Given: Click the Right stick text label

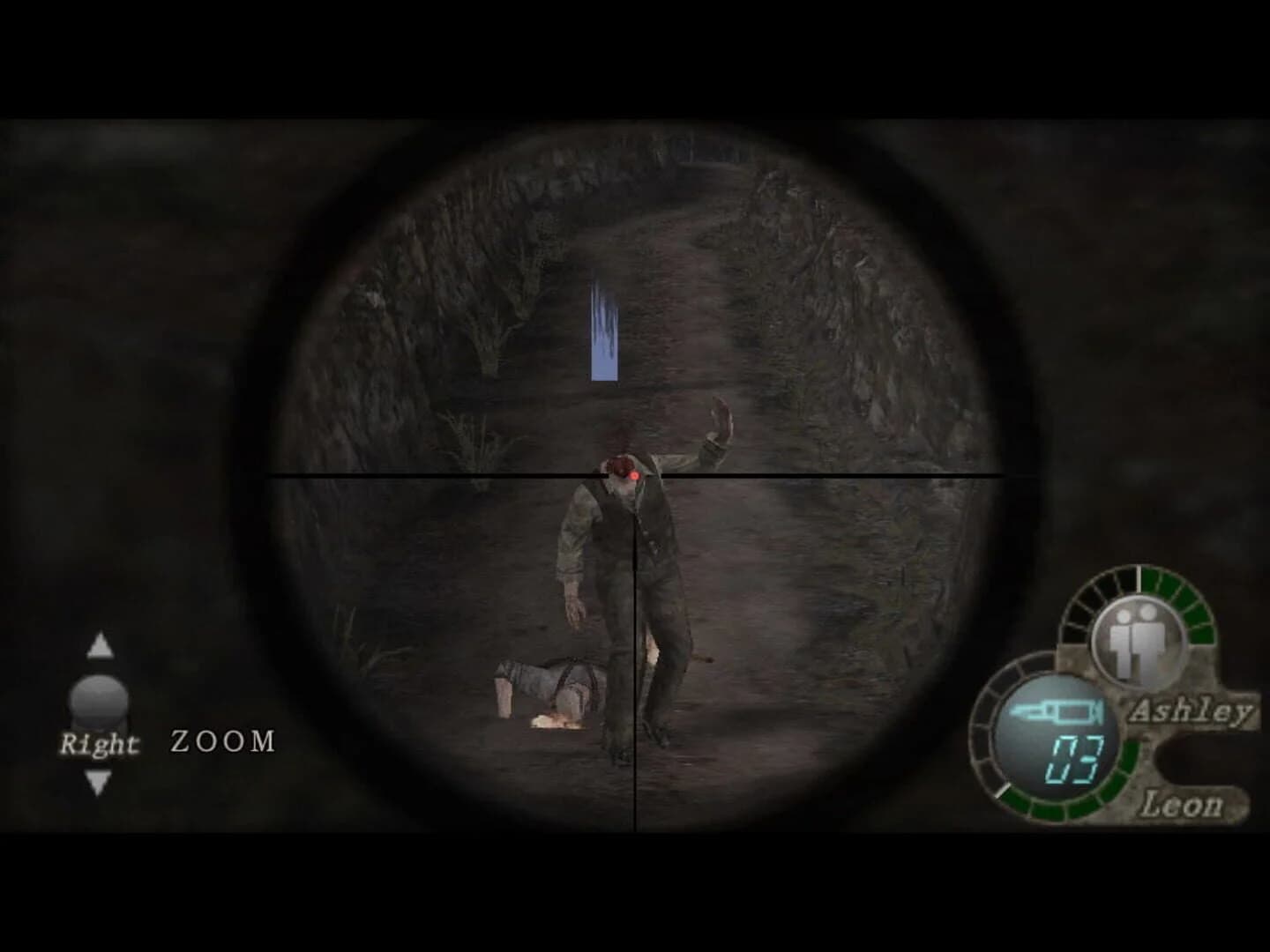Looking at the screenshot, I should point(97,745).
